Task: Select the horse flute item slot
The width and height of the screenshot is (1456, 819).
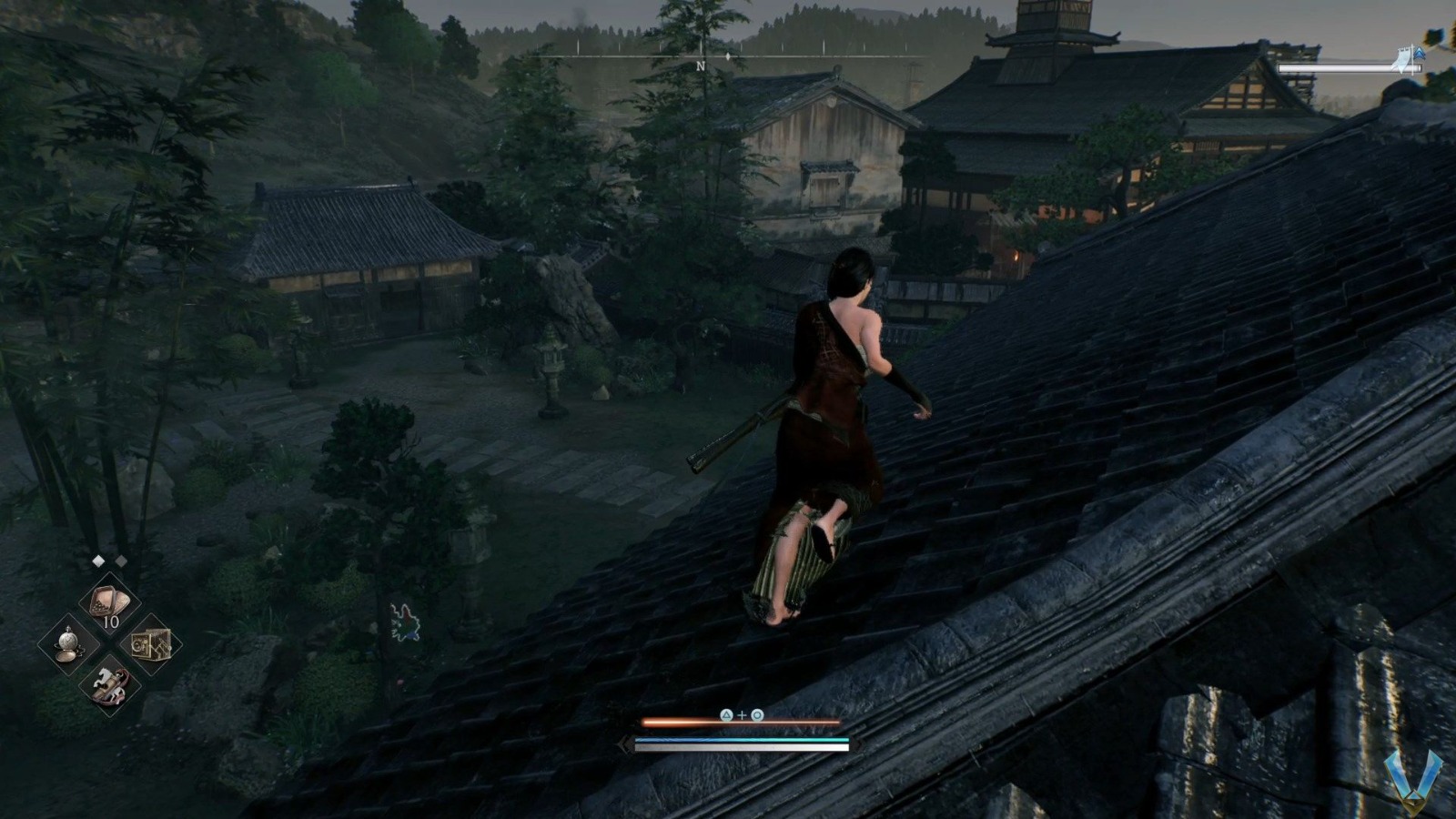Action: (111, 683)
